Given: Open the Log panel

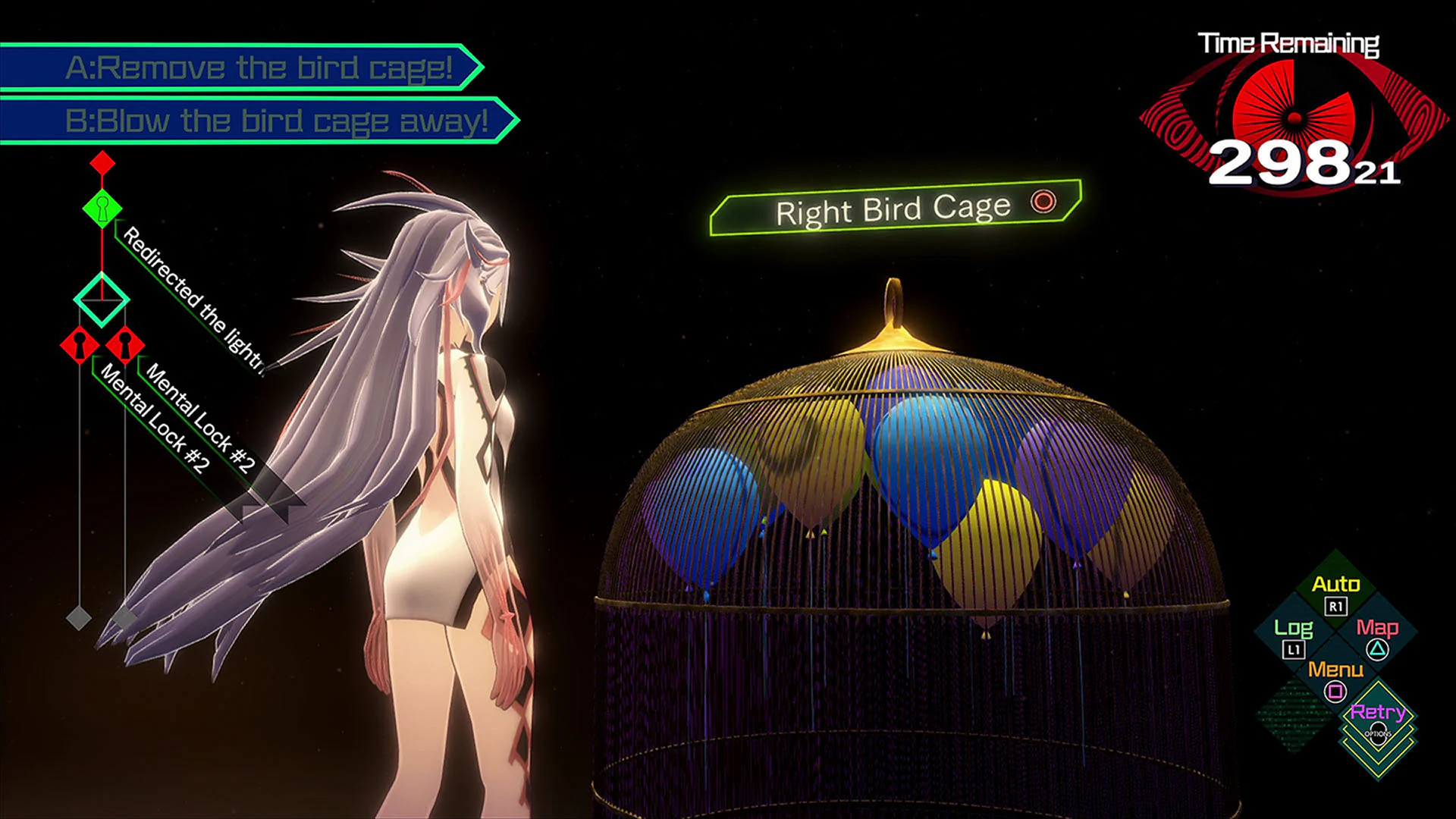Looking at the screenshot, I should [x=1296, y=628].
